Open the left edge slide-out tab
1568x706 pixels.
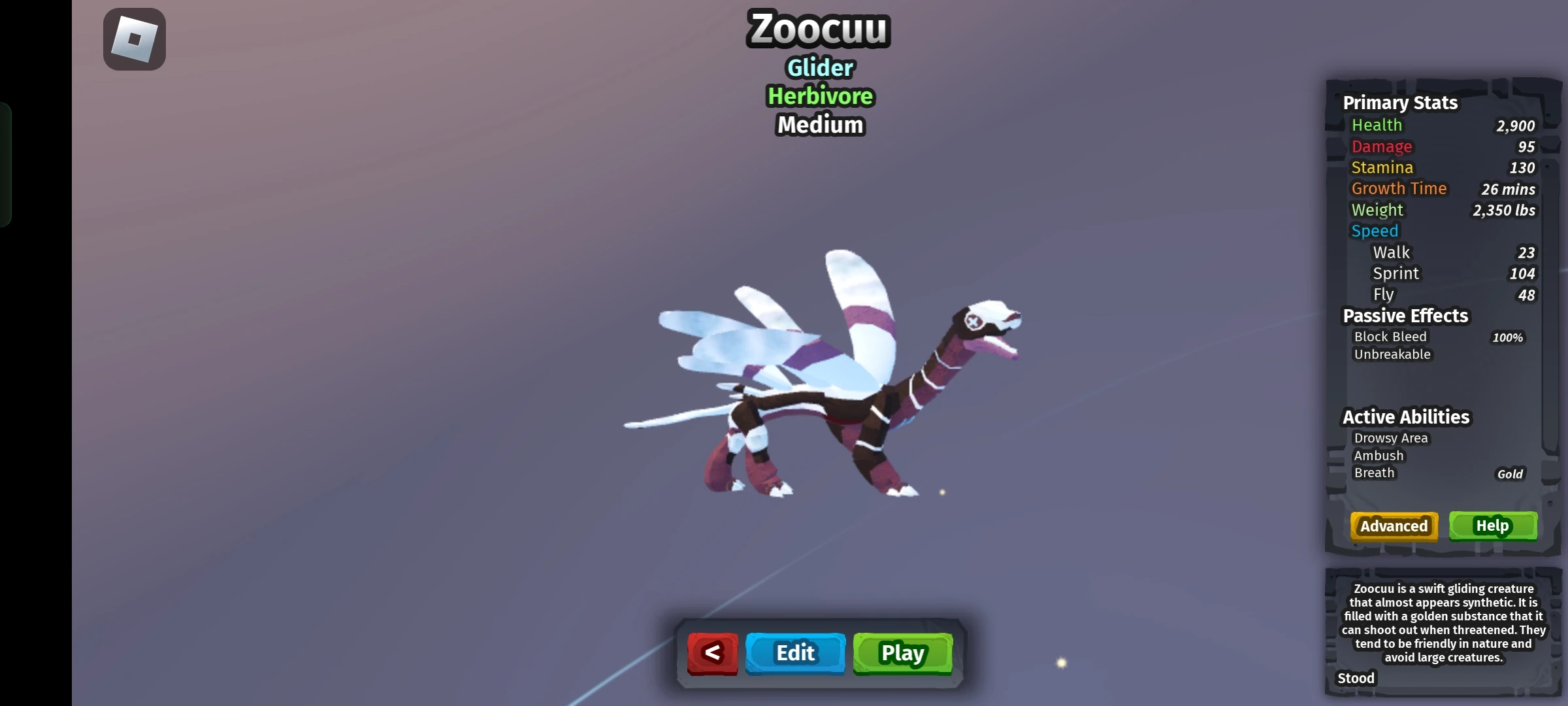coord(5,163)
